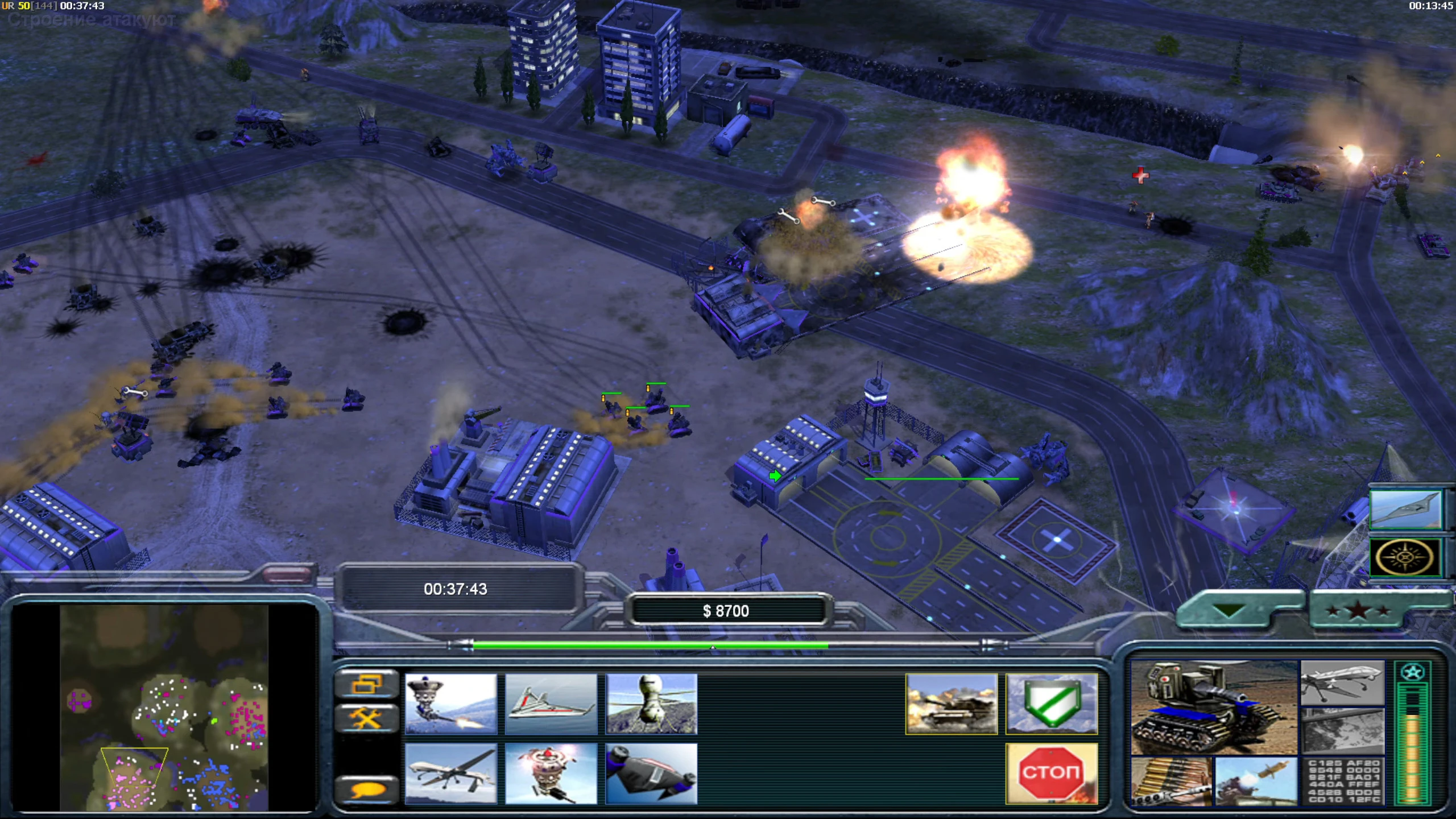Click the repair tools icon
Screen dimensions: 1456x819
click(367, 718)
